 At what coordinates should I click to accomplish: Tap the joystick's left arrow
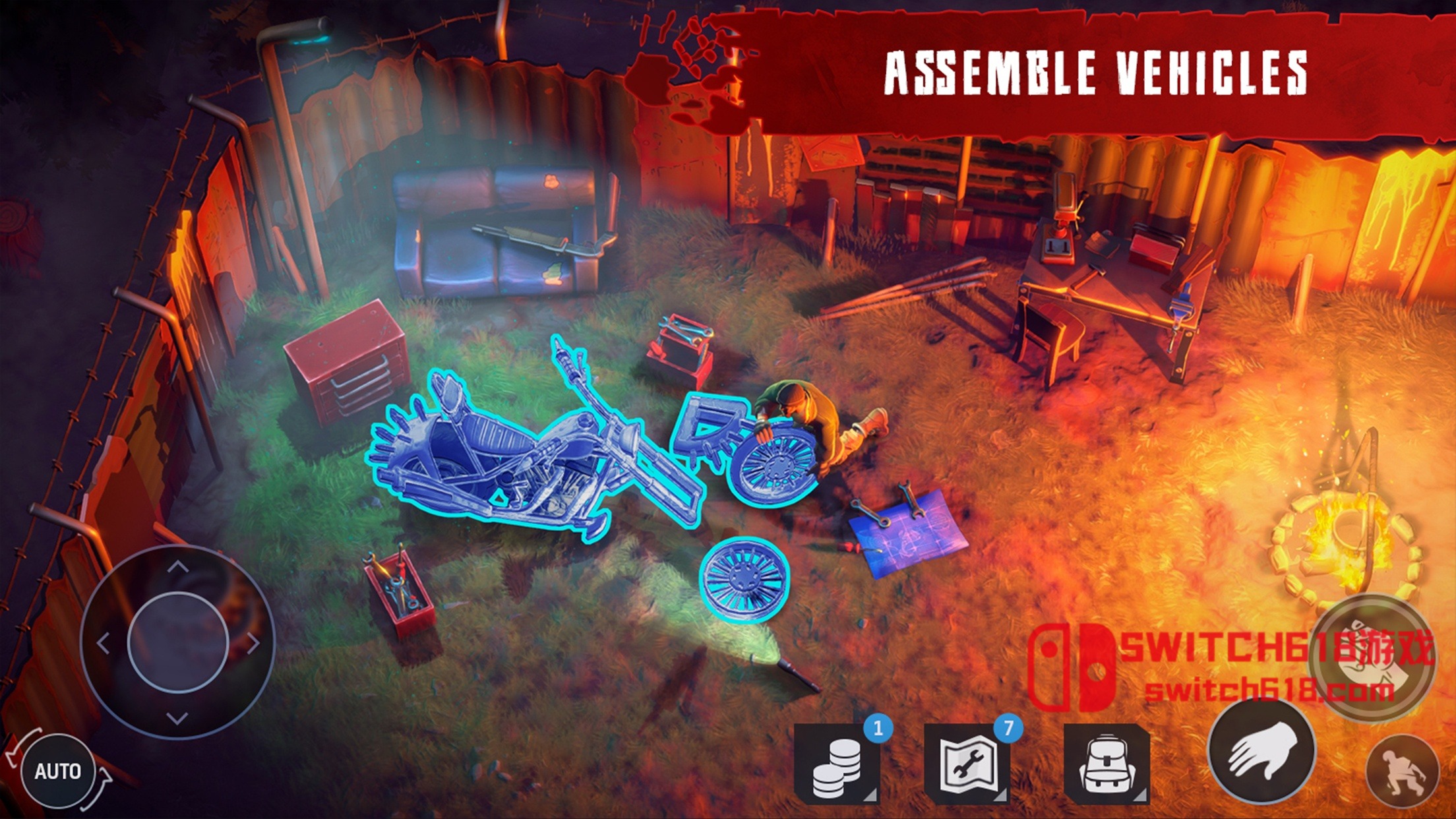coord(104,643)
